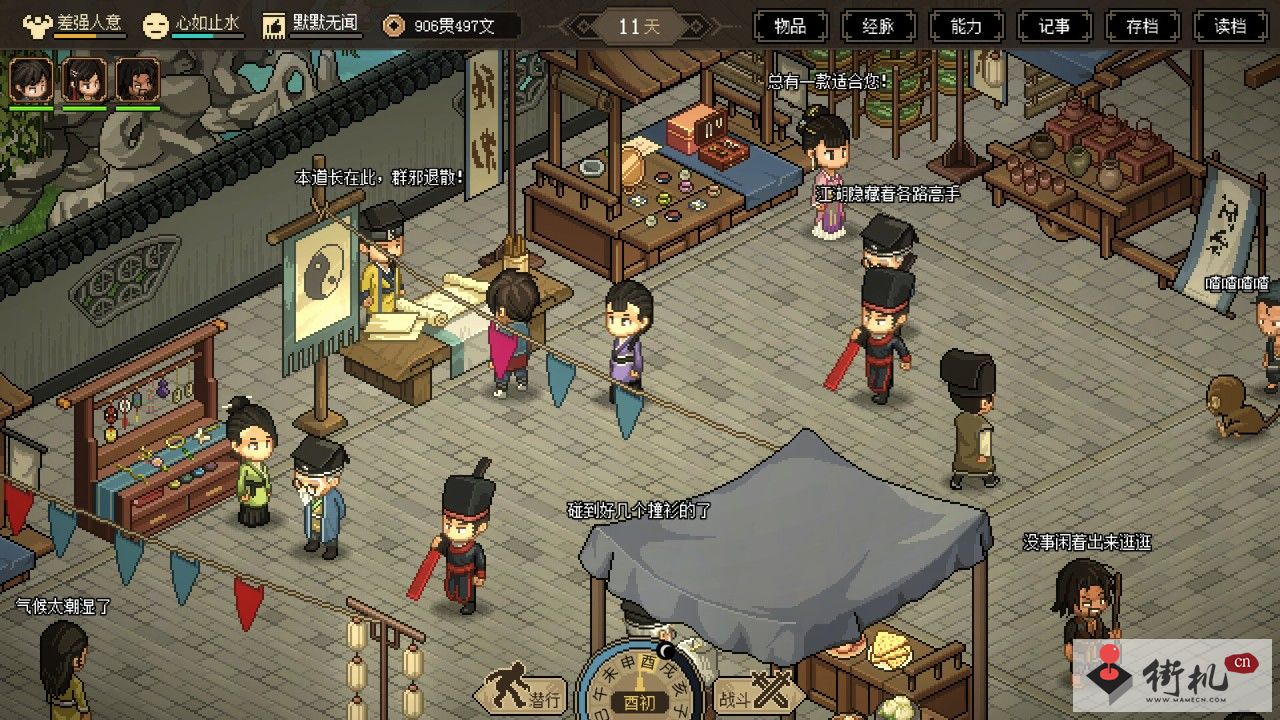Click the face mood status icon
1280x720 pixels.
click(x=155, y=25)
